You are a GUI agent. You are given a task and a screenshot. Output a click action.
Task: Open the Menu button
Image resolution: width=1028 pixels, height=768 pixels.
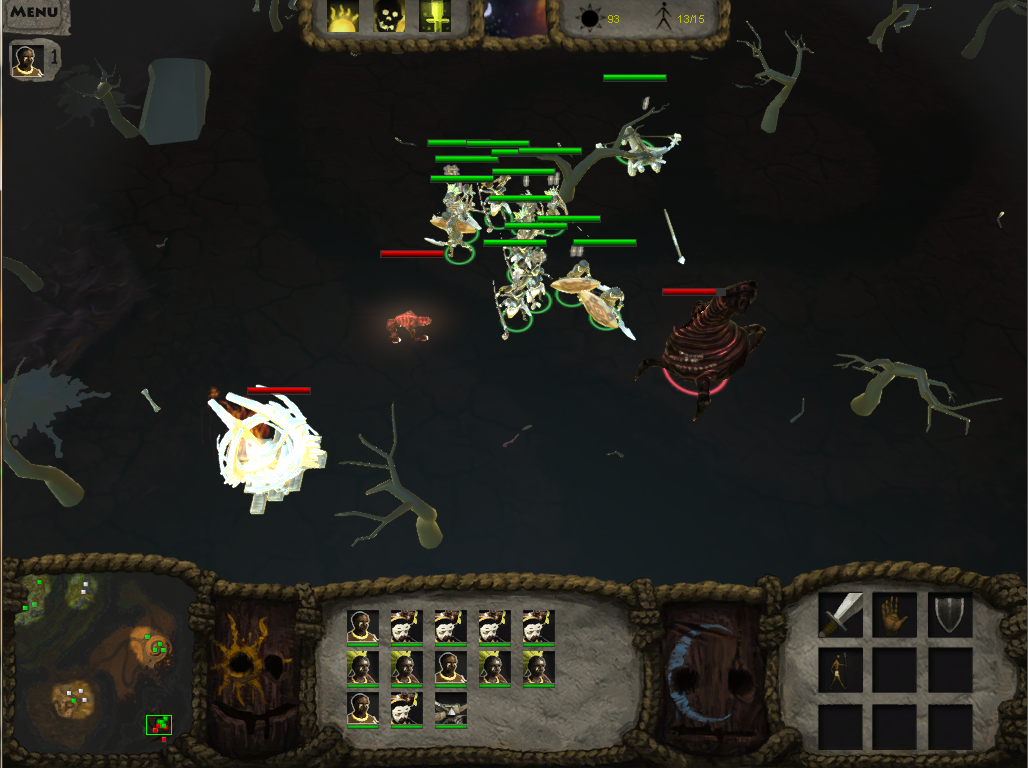(x=33, y=13)
